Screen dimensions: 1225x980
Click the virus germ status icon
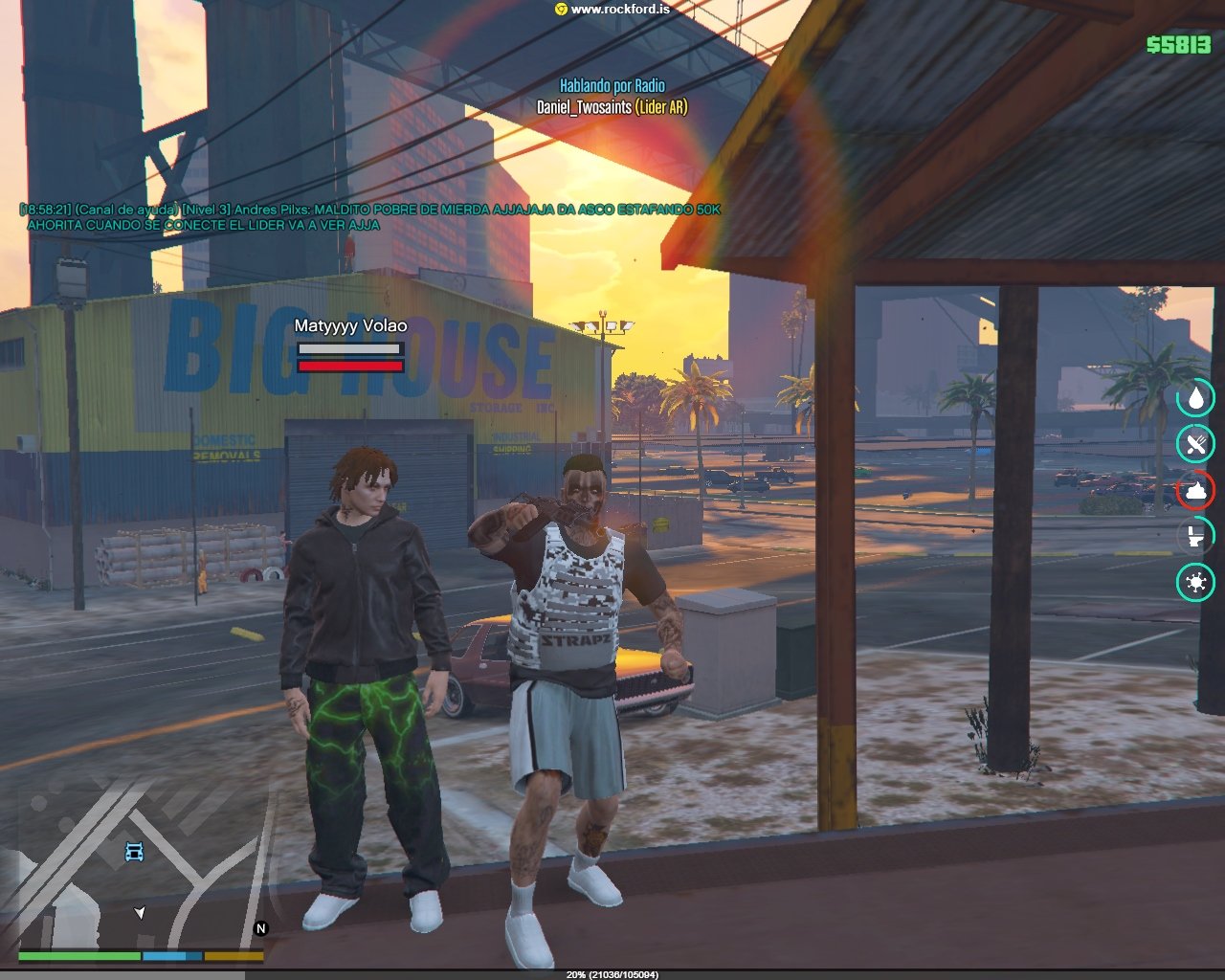pyautogui.click(x=1195, y=582)
